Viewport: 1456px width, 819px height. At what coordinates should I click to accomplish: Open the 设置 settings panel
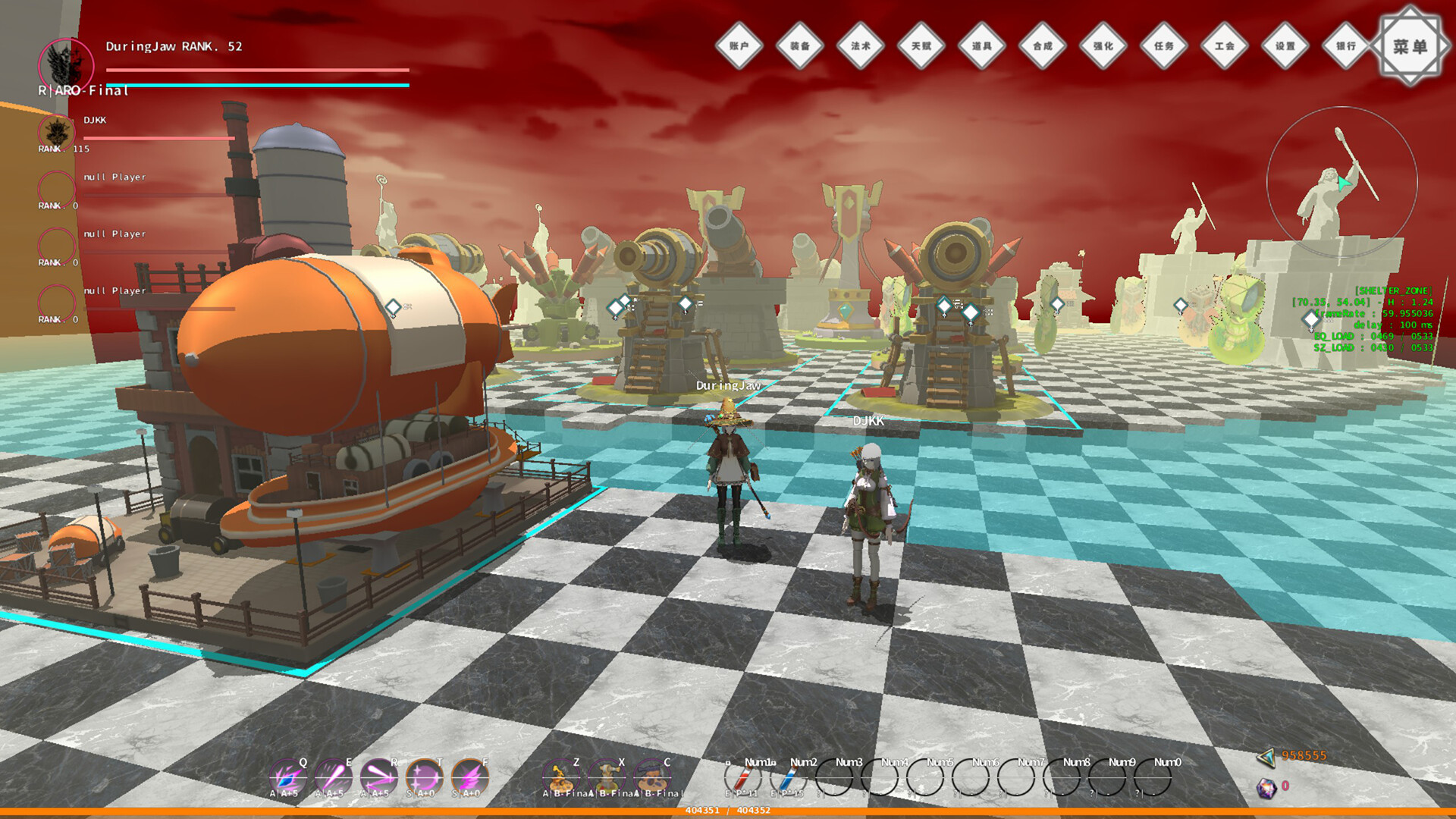point(1284,45)
